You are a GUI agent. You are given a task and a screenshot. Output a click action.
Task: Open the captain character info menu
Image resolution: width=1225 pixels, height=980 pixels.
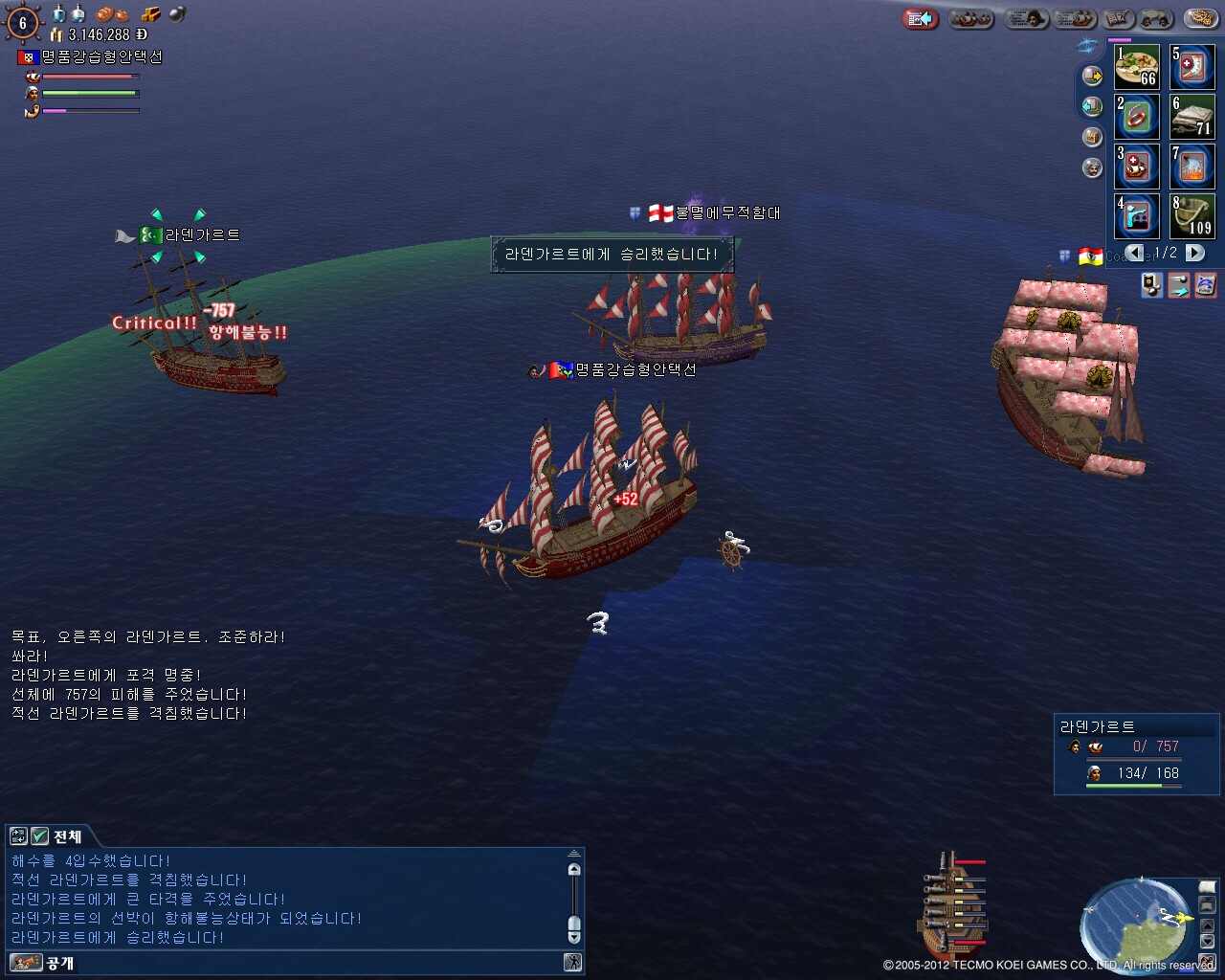point(1026,18)
